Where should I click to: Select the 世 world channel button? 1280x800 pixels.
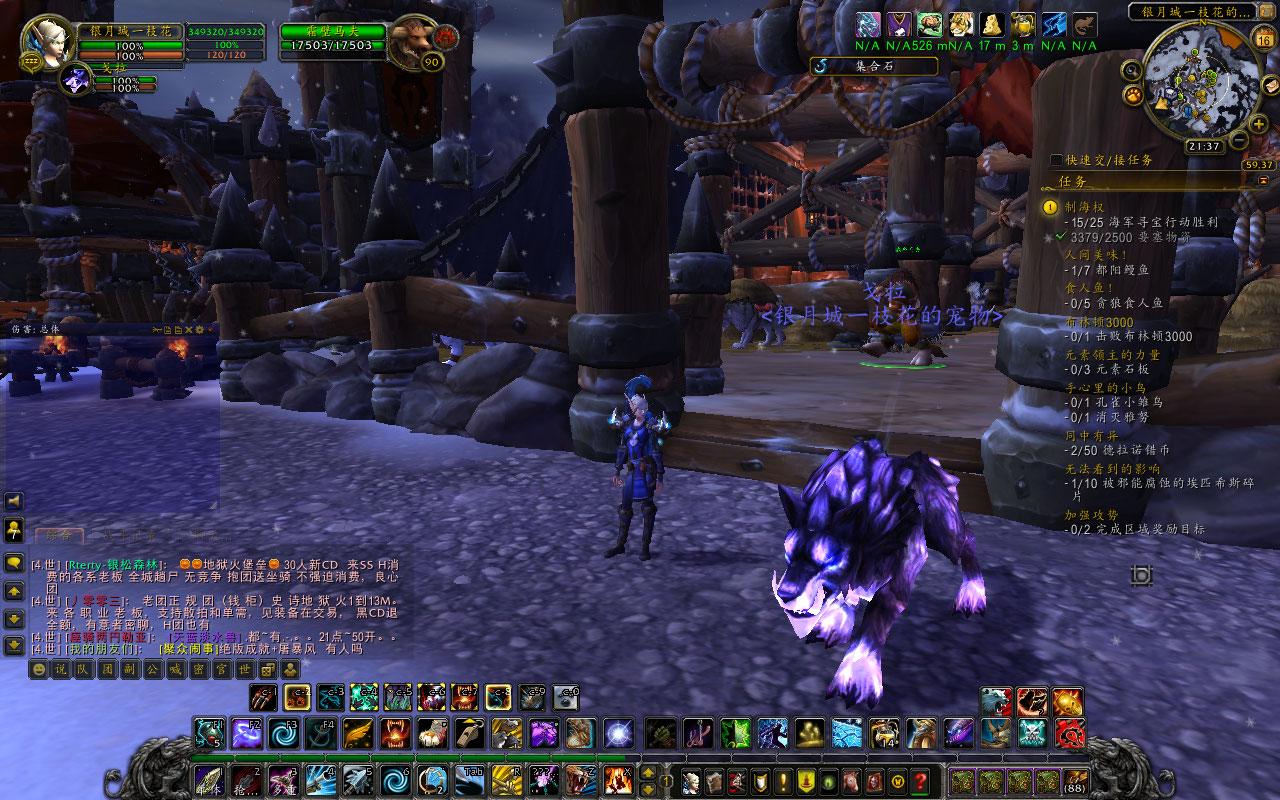(245, 669)
